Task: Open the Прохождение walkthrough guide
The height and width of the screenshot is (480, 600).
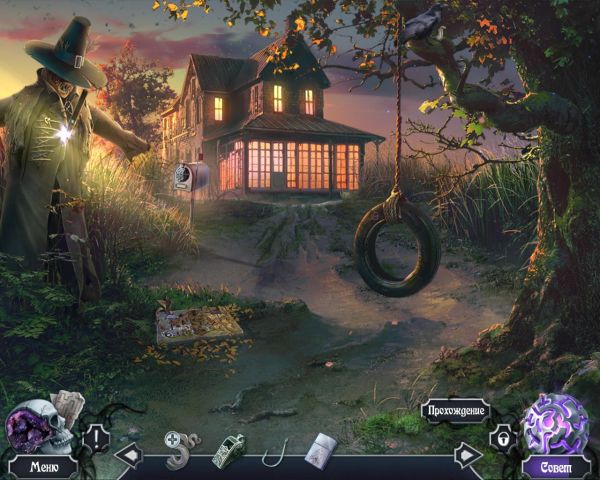Action: (x=457, y=411)
